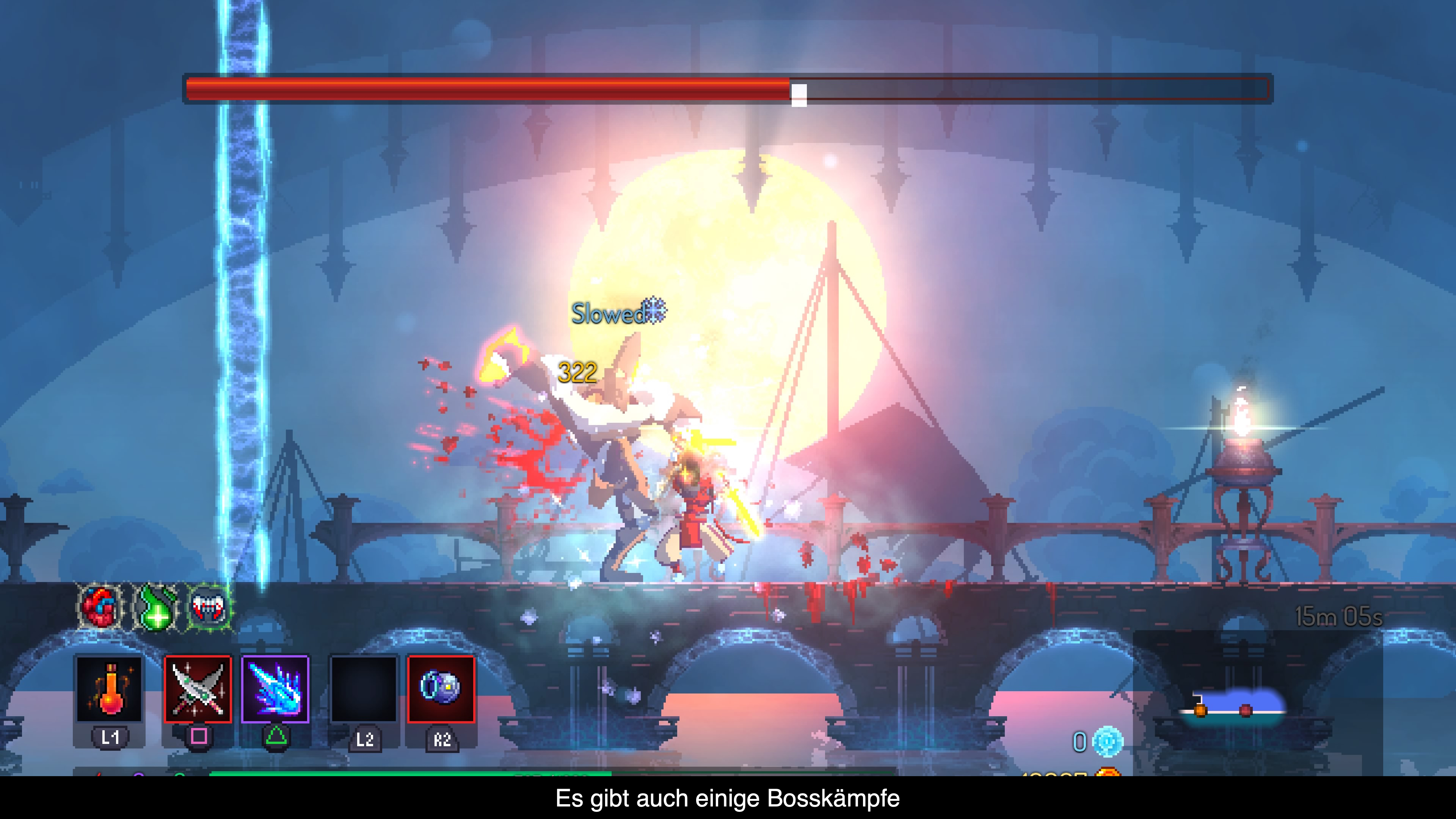Image resolution: width=1456 pixels, height=819 pixels.
Task: Select the orange health flask slot
Action: (x=109, y=689)
